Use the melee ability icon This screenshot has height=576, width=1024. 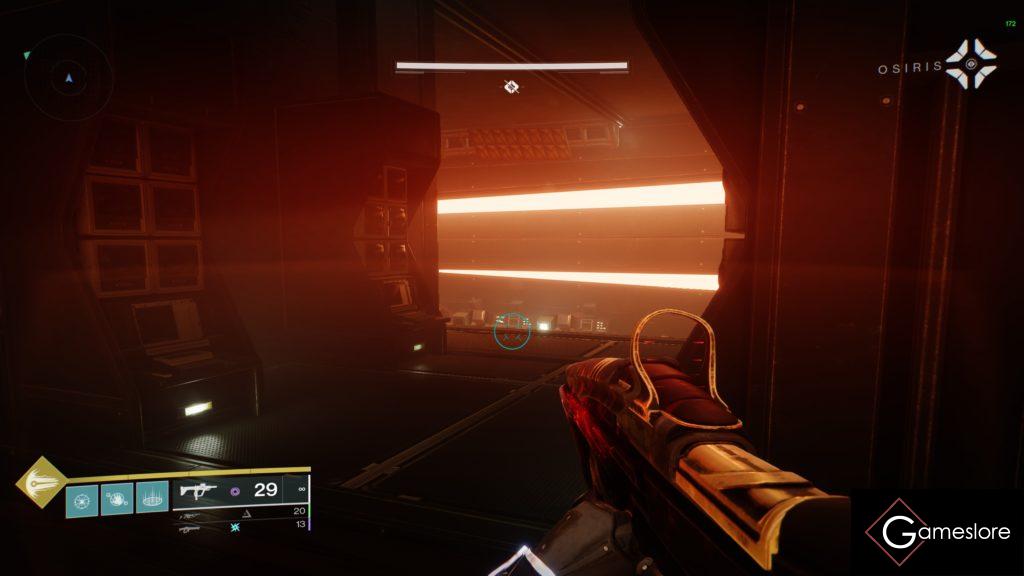(x=118, y=498)
